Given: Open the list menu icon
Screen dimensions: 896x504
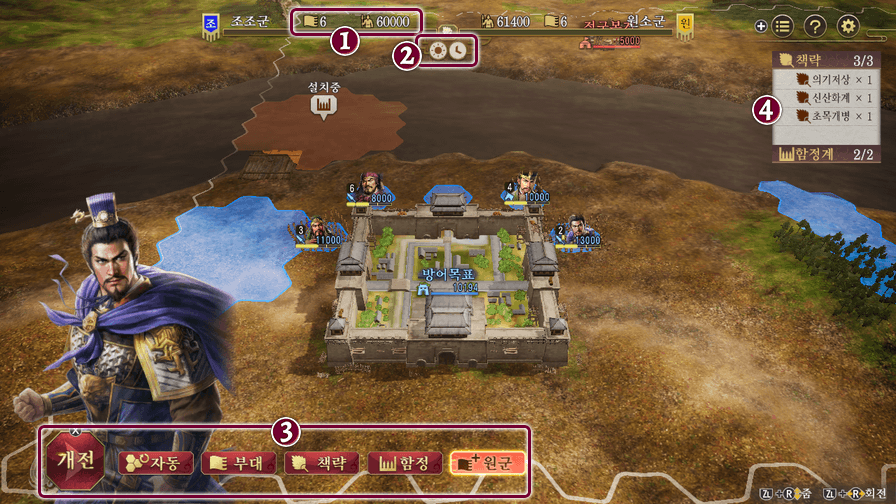Looking at the screenshot, I should point(783,27).
